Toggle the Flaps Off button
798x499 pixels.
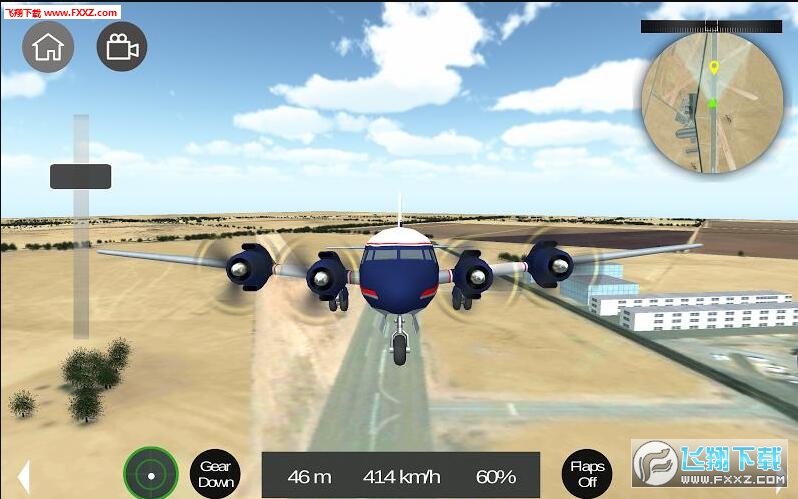[587, 474]
